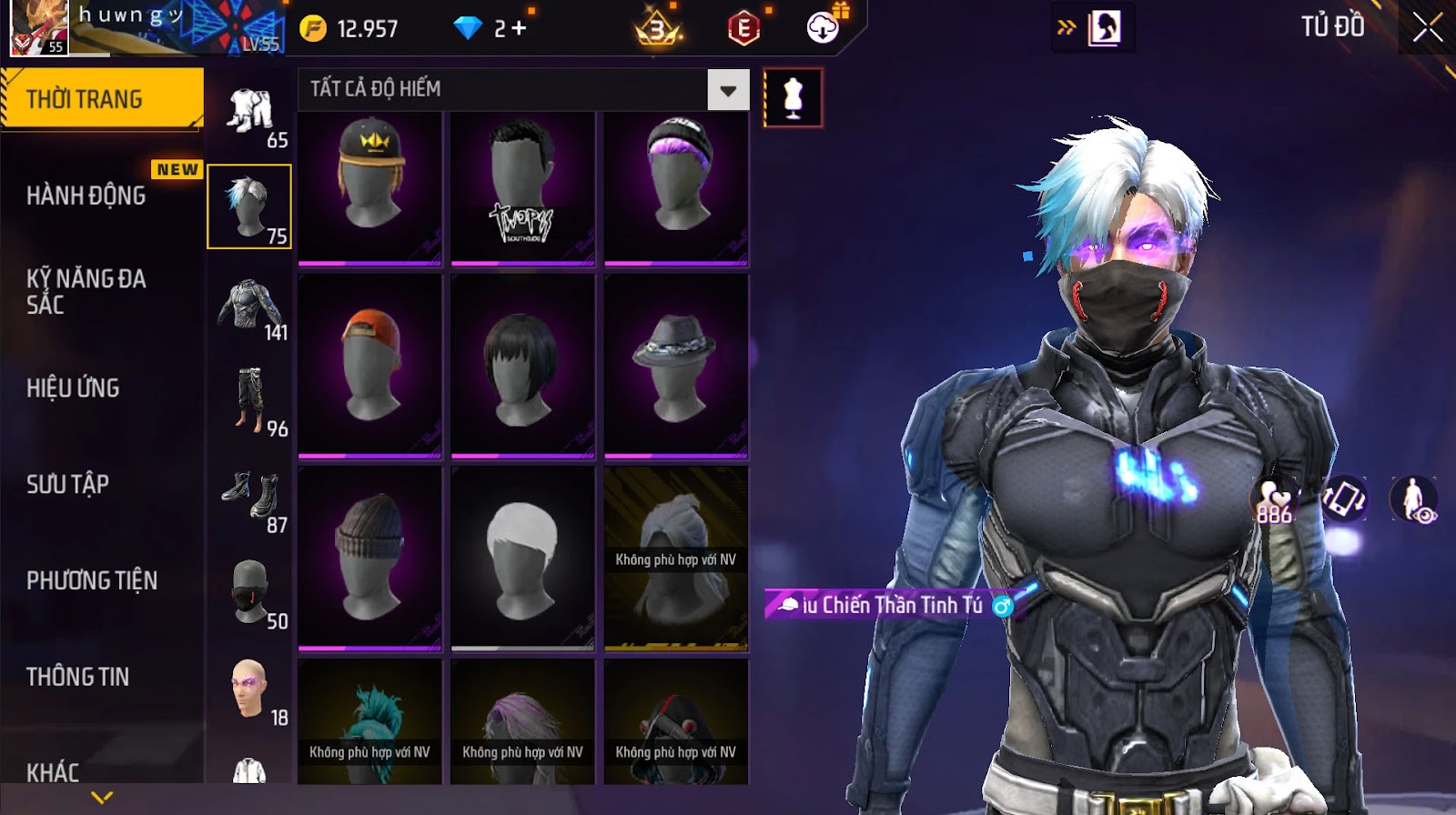Open the SƯU TẬP tab

pyautogui.click(x=68, y=484)
